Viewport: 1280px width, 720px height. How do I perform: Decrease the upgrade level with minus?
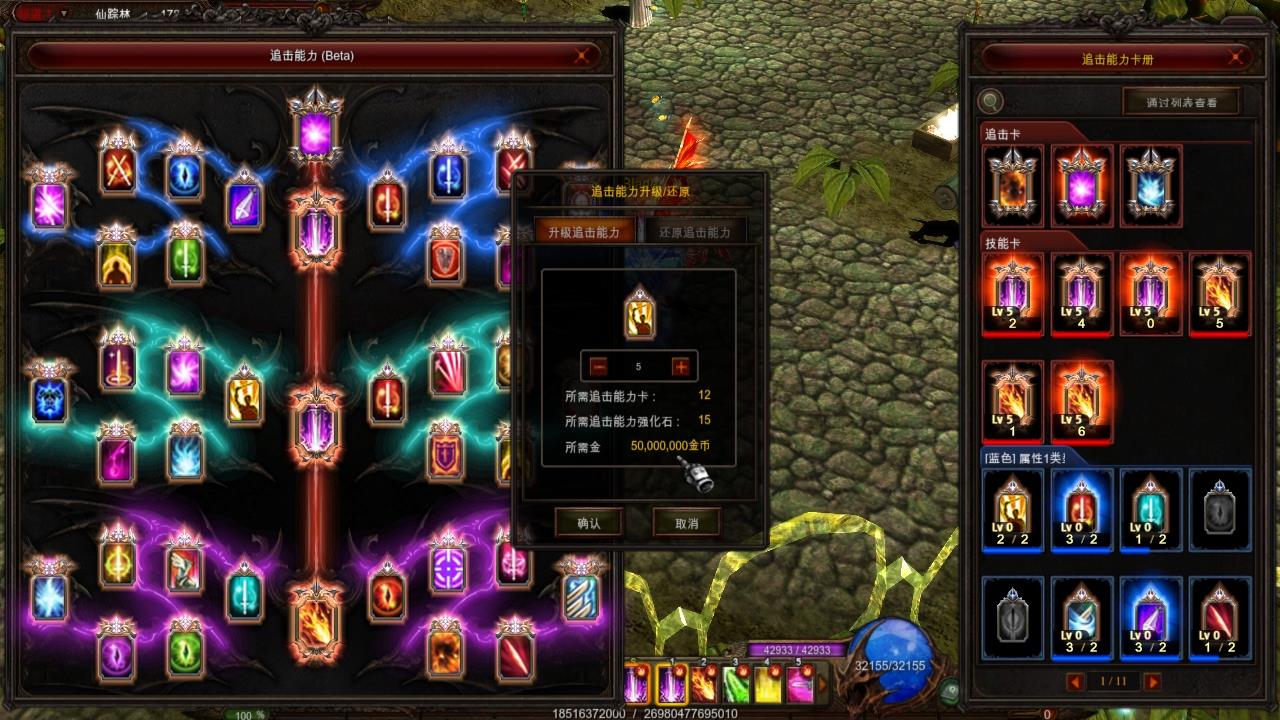(597, 366)
